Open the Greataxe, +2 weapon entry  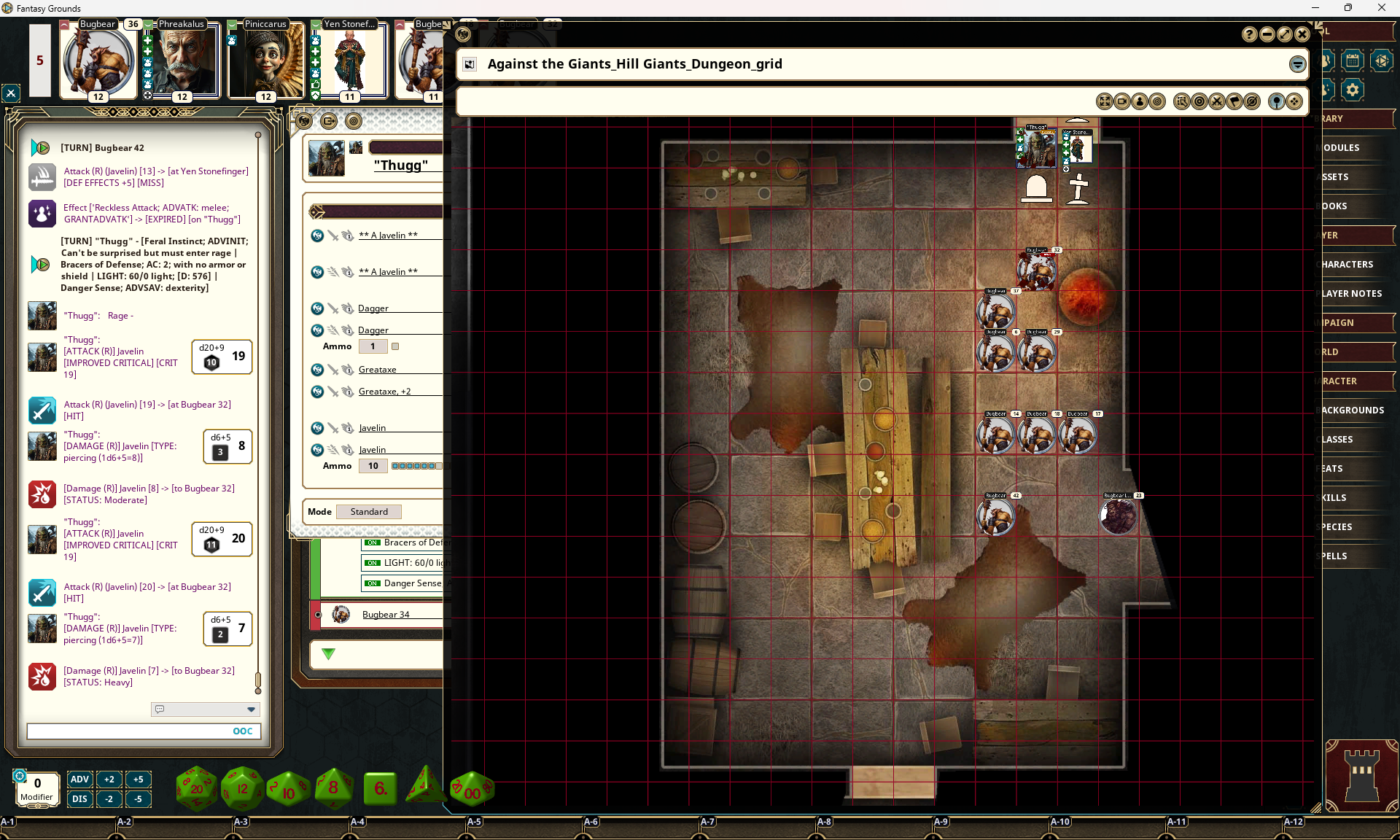coord(384,392)
